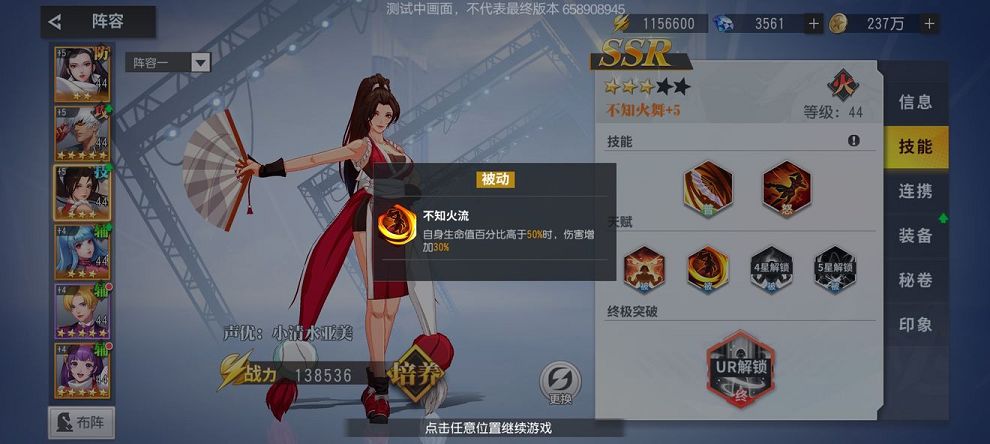This screenshot has width=990, height=444.
Task: Switch to the 信息 tab
Action: [915, 102]
